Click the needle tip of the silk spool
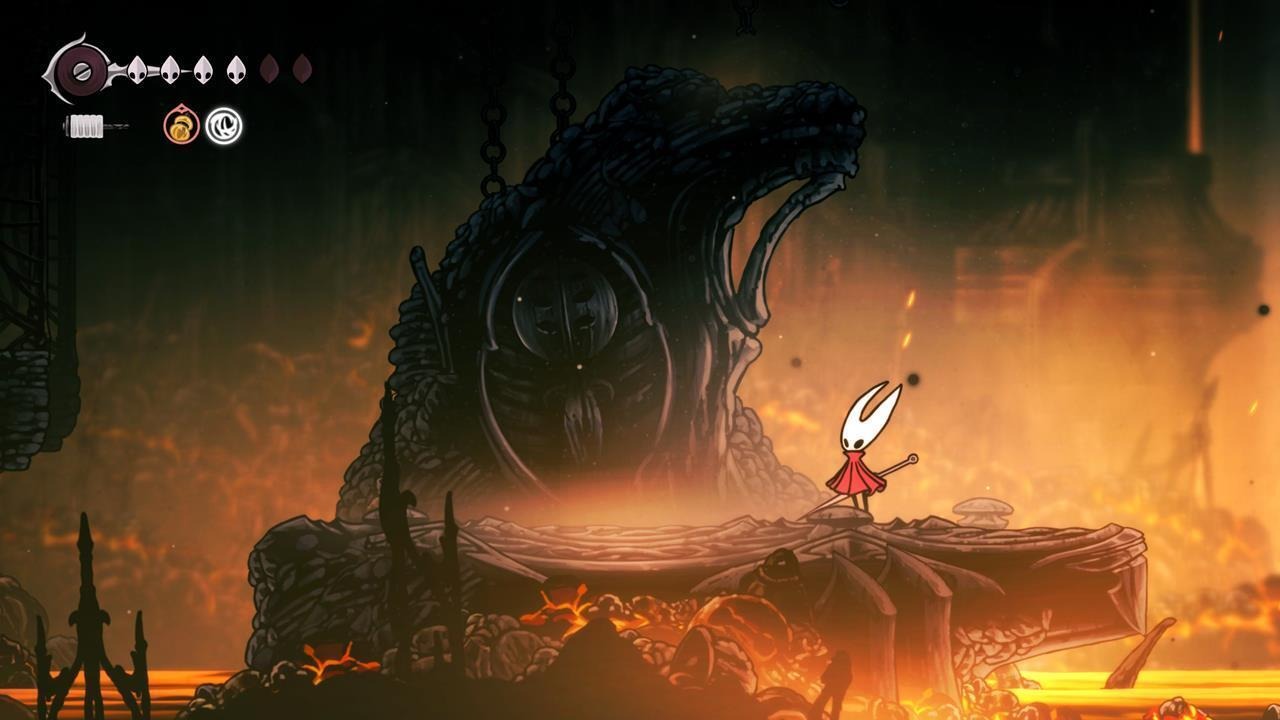This screenshot has height=720, width=1280. pos(127,127)
